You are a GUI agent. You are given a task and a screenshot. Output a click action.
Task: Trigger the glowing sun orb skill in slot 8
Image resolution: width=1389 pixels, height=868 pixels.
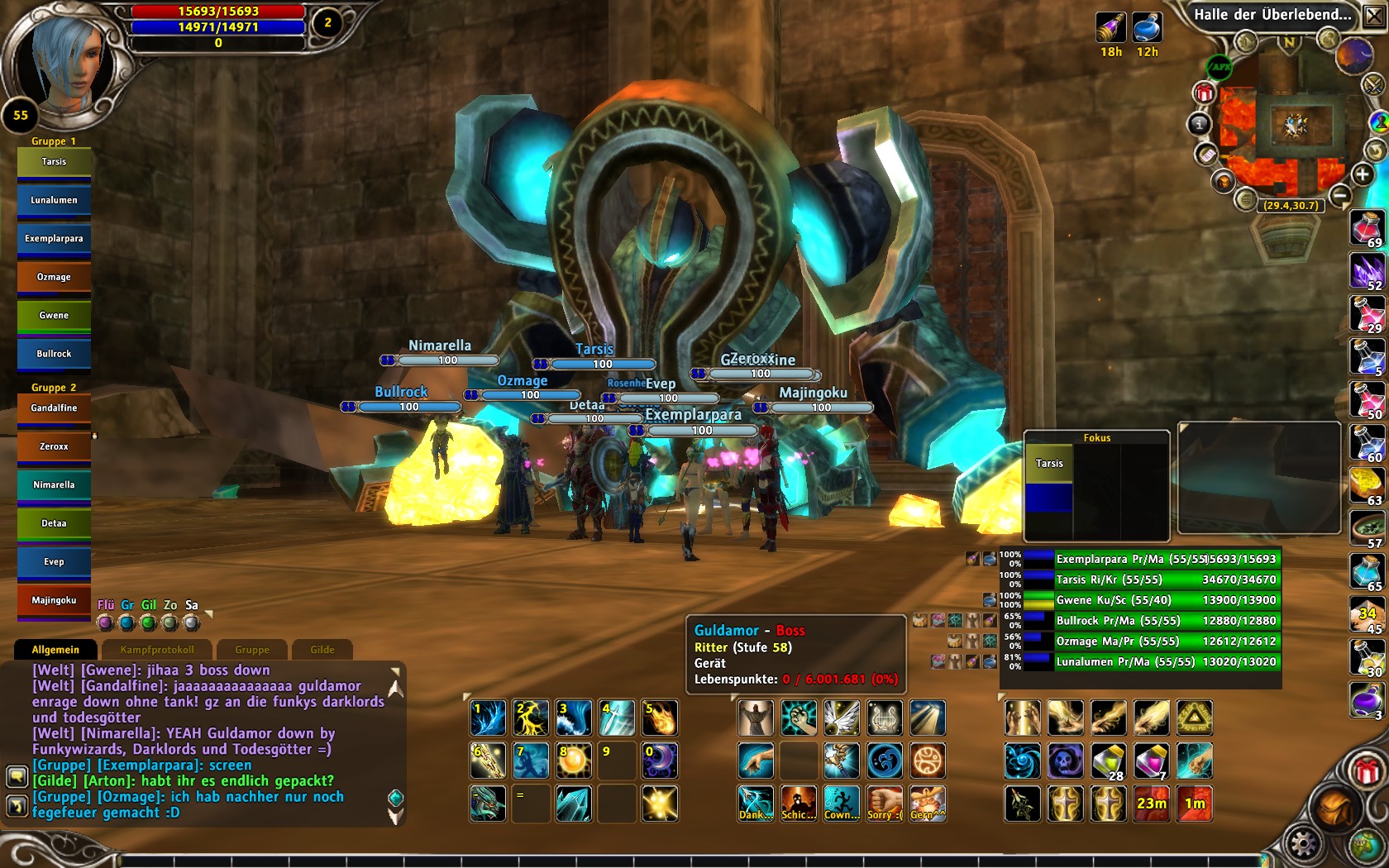point(574,761)
